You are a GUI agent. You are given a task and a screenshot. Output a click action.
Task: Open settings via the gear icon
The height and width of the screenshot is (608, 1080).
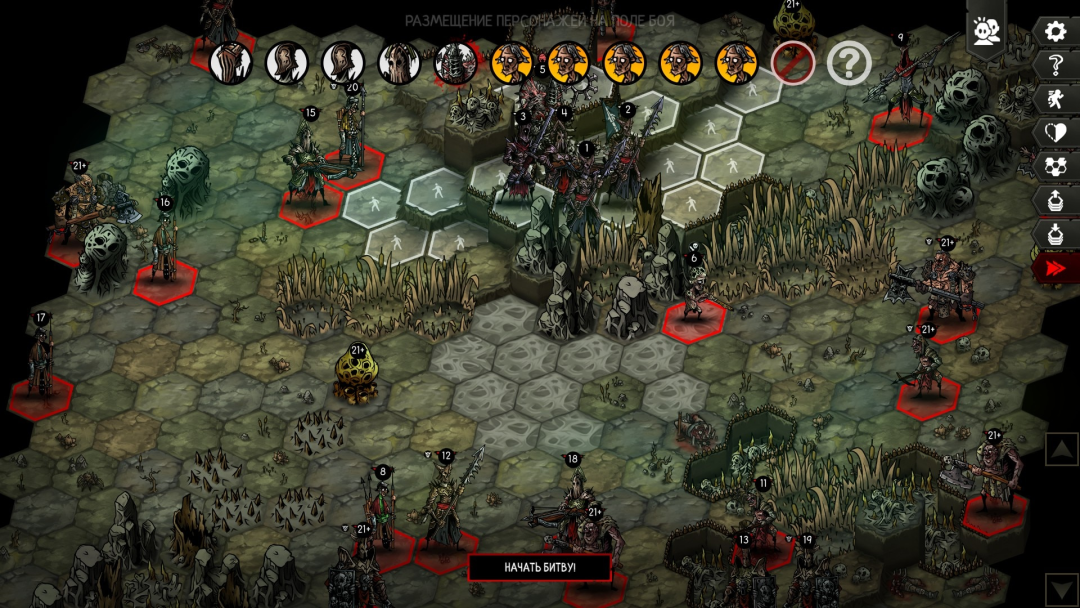click(x=1055, y=31)
